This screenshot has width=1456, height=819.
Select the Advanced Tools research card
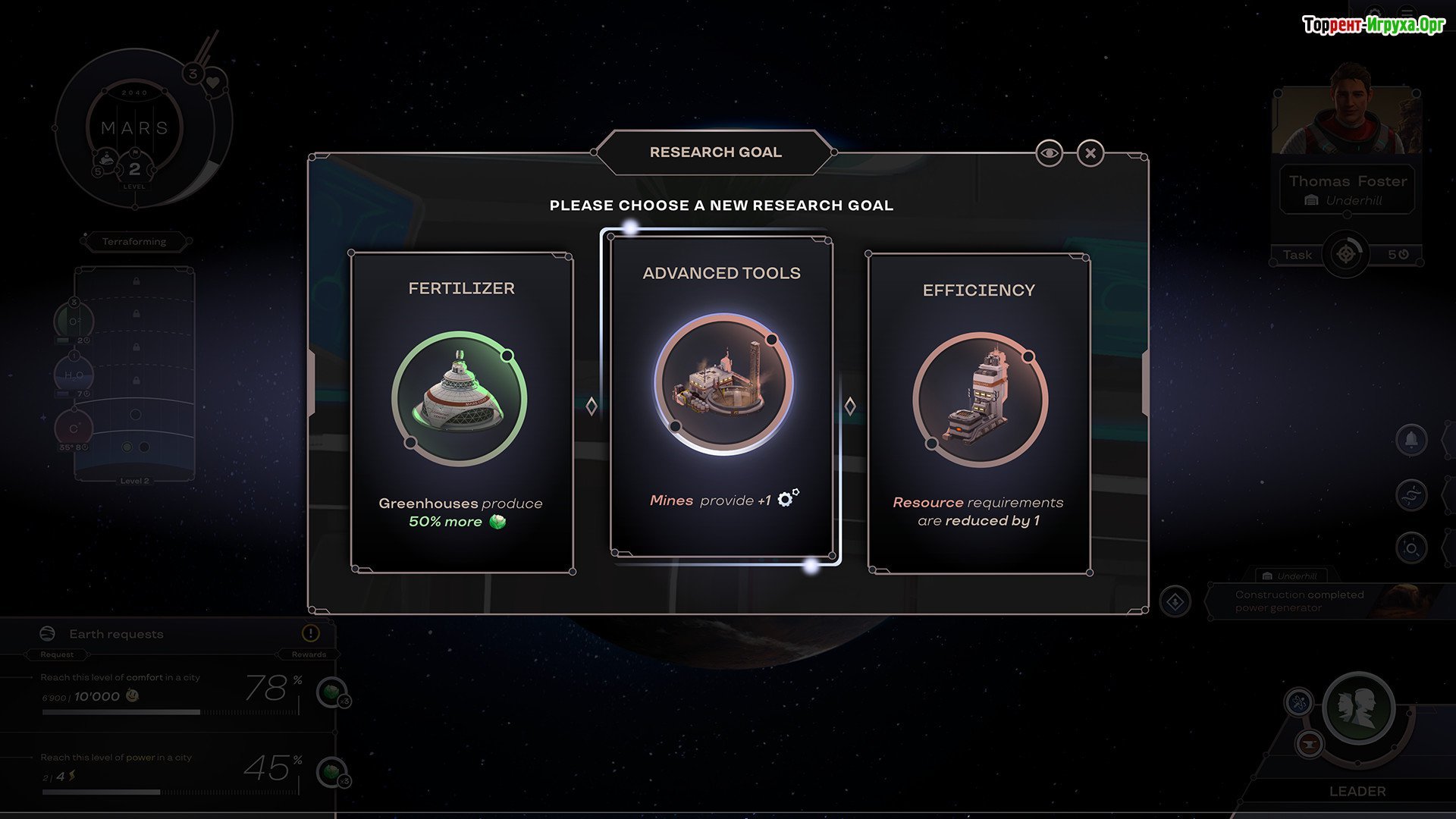point(721,396)
